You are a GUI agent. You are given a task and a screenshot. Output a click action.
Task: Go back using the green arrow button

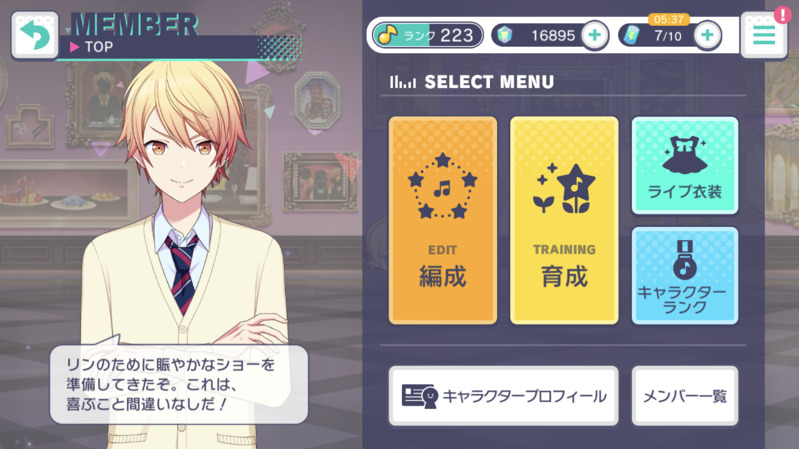tap(34, 36)
